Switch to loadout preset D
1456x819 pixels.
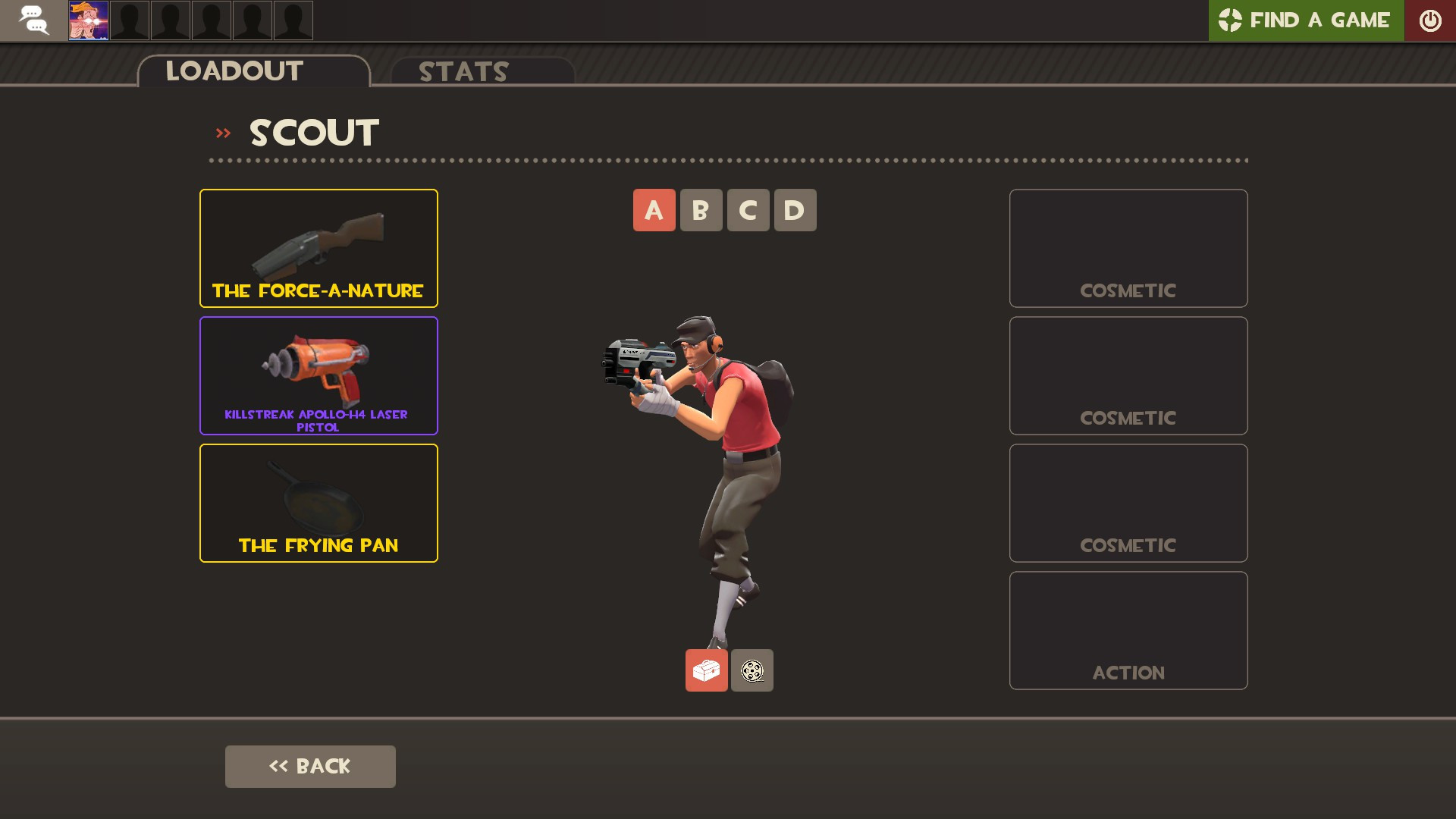pos(795,210)
